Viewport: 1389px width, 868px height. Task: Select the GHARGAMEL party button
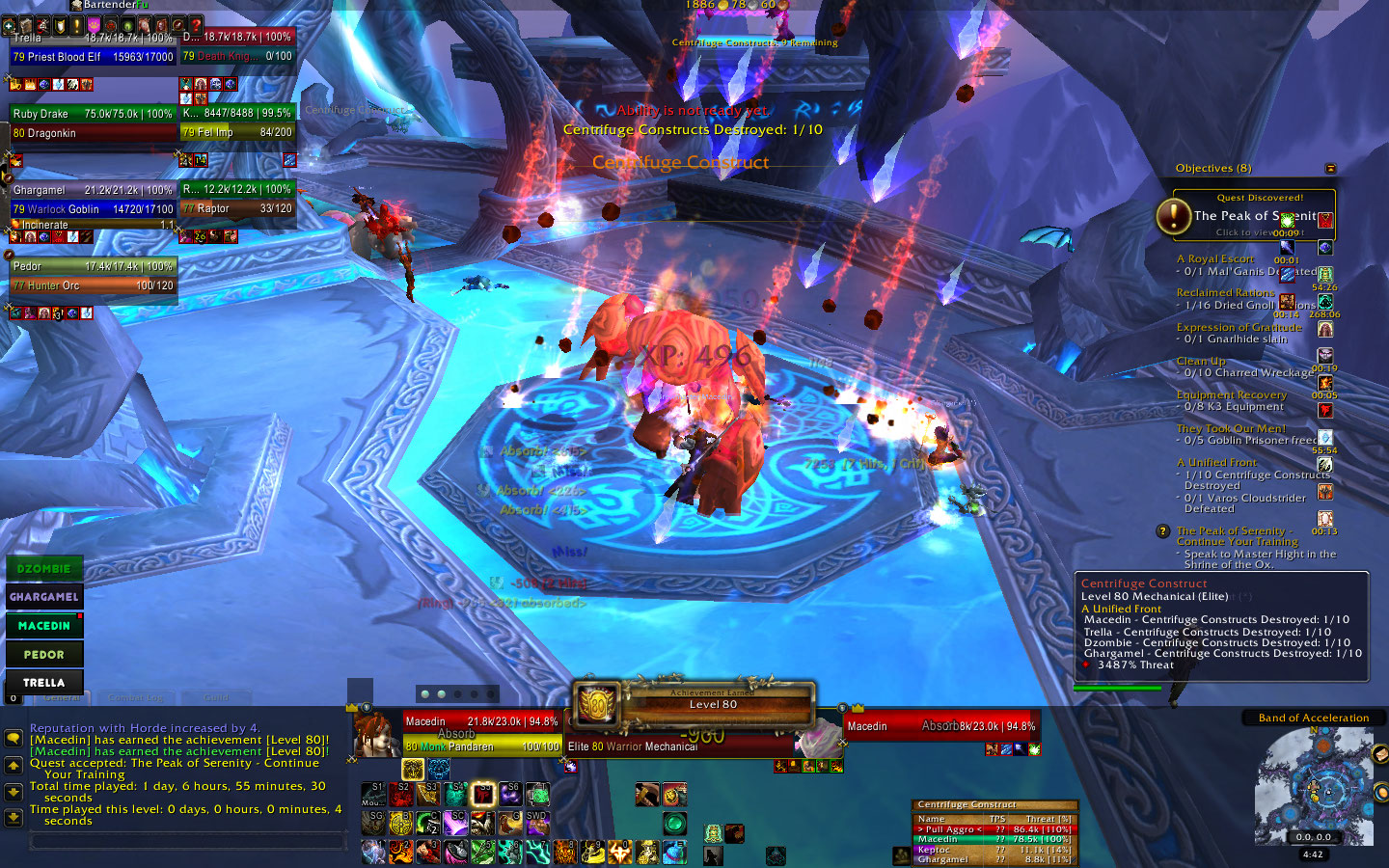pyautogui.click(x=44, y=597)
